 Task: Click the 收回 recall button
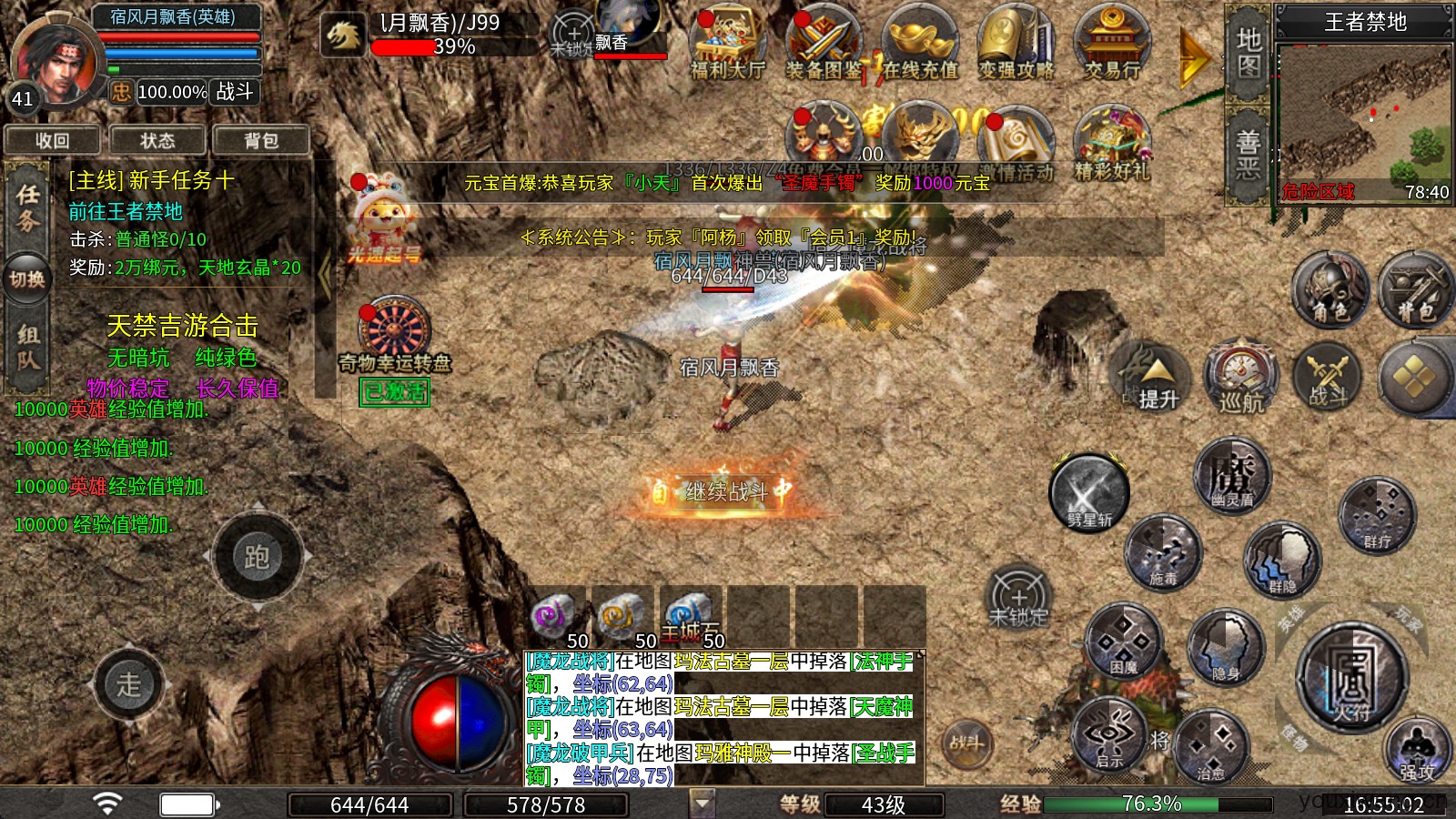(x=53, y=140)
